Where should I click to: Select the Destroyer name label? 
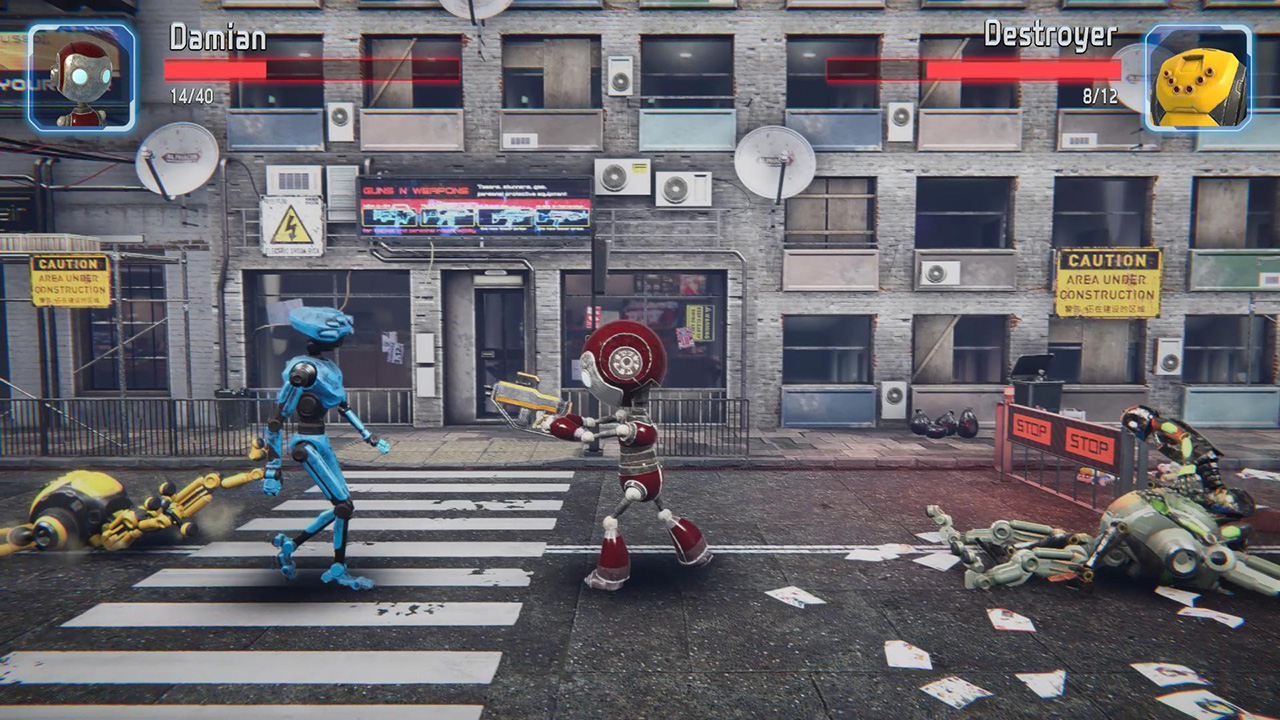(x=1050, y=38)
